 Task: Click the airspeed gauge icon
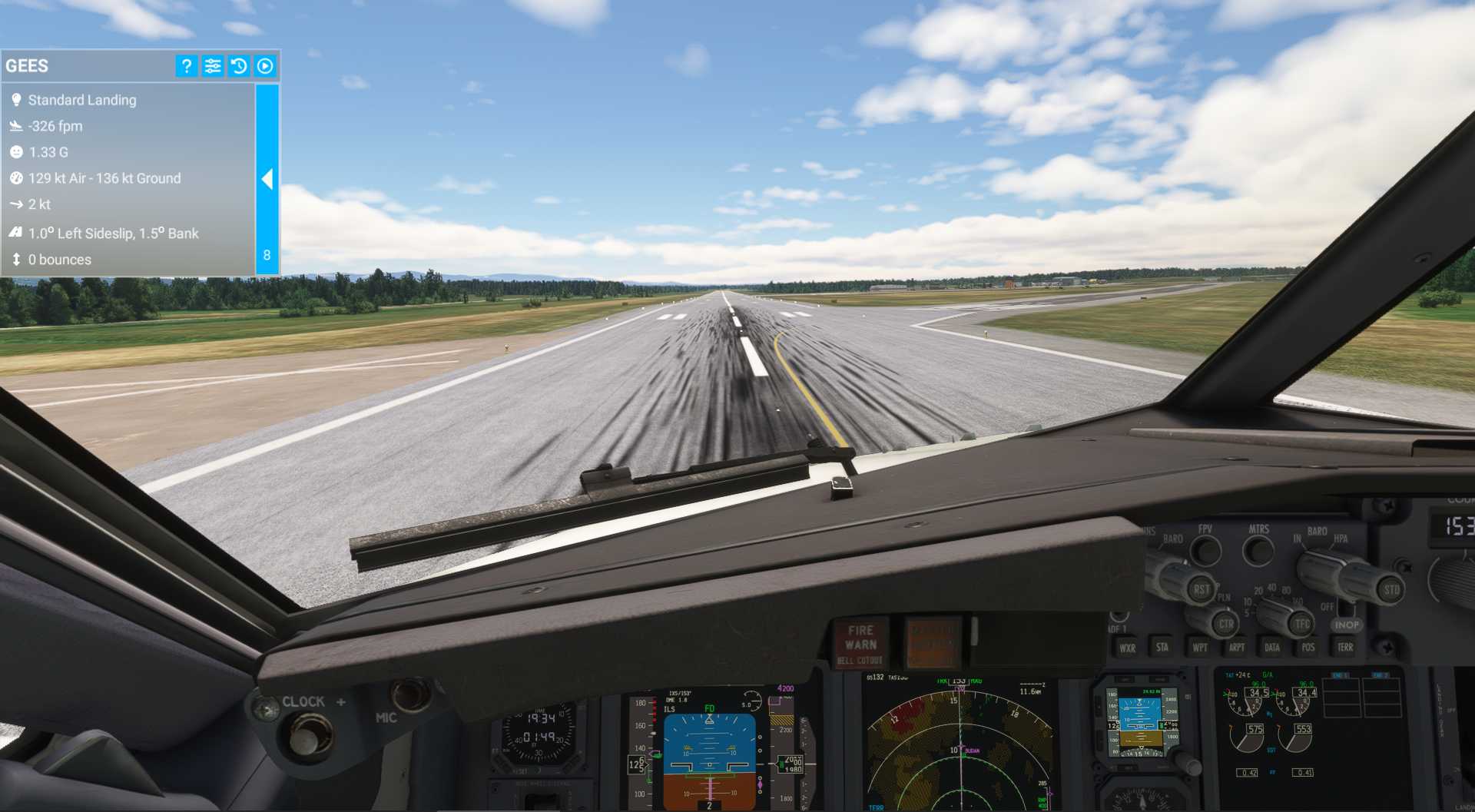coord(17,178)
